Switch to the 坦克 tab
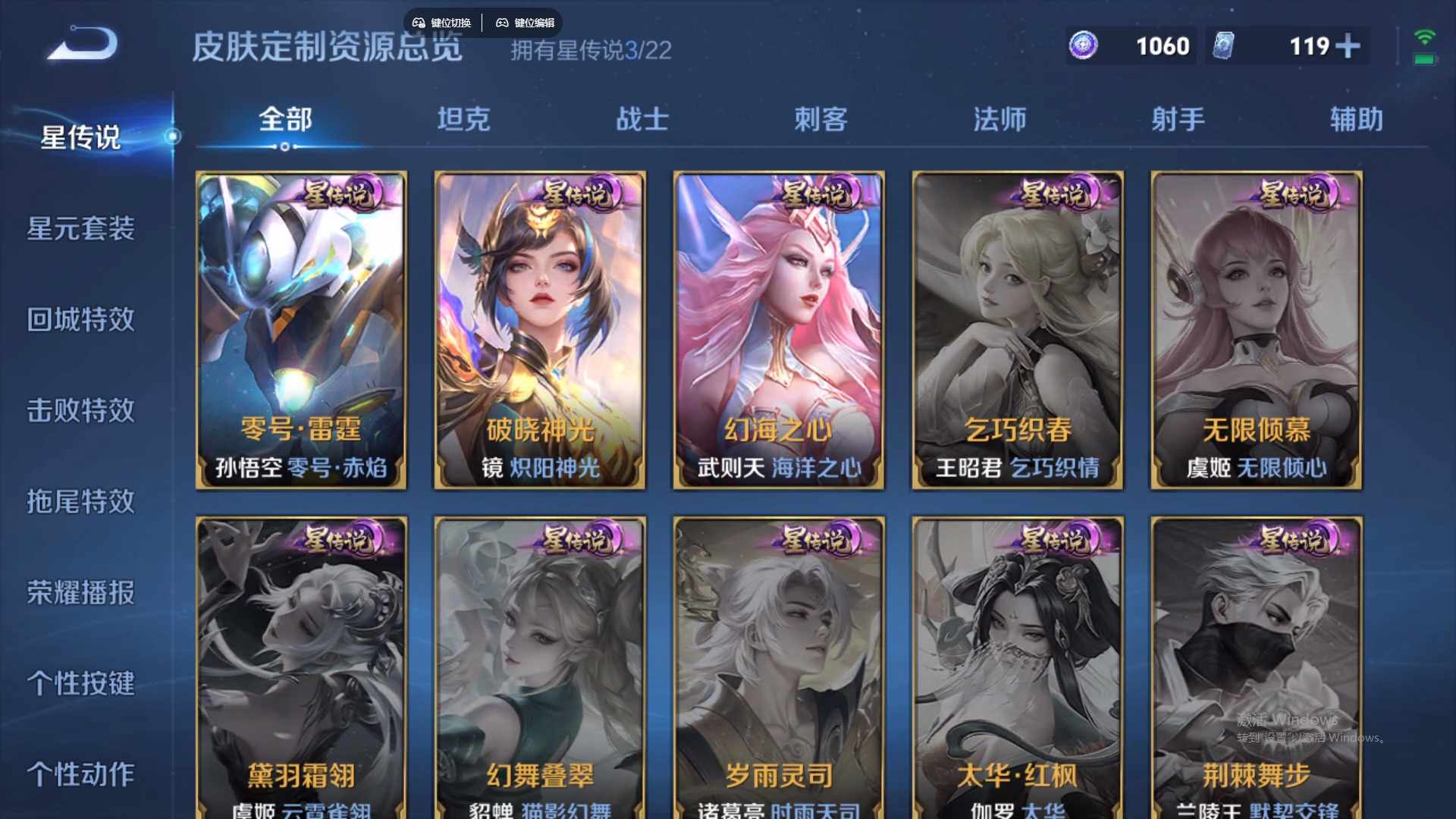Viewport: 1456px width, 819px height. coord(463,119)
